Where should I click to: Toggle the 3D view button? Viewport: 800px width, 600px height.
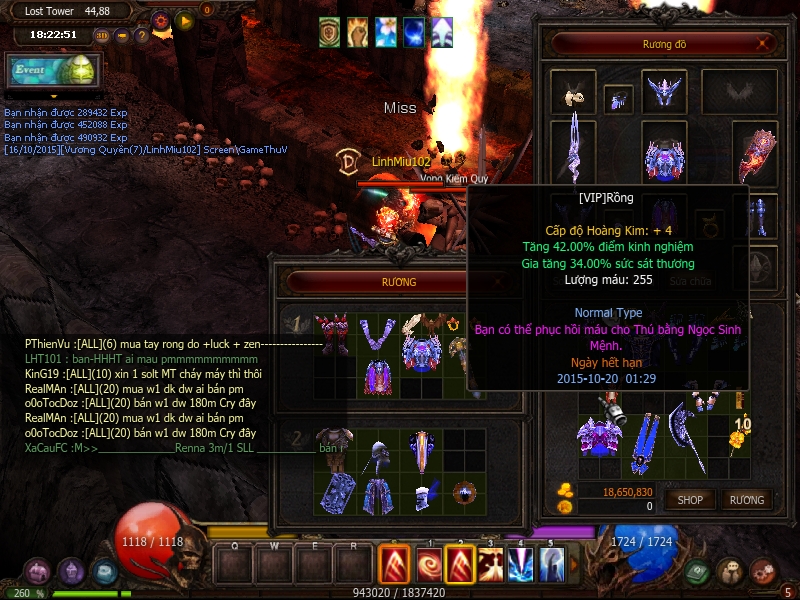point(101,36)
